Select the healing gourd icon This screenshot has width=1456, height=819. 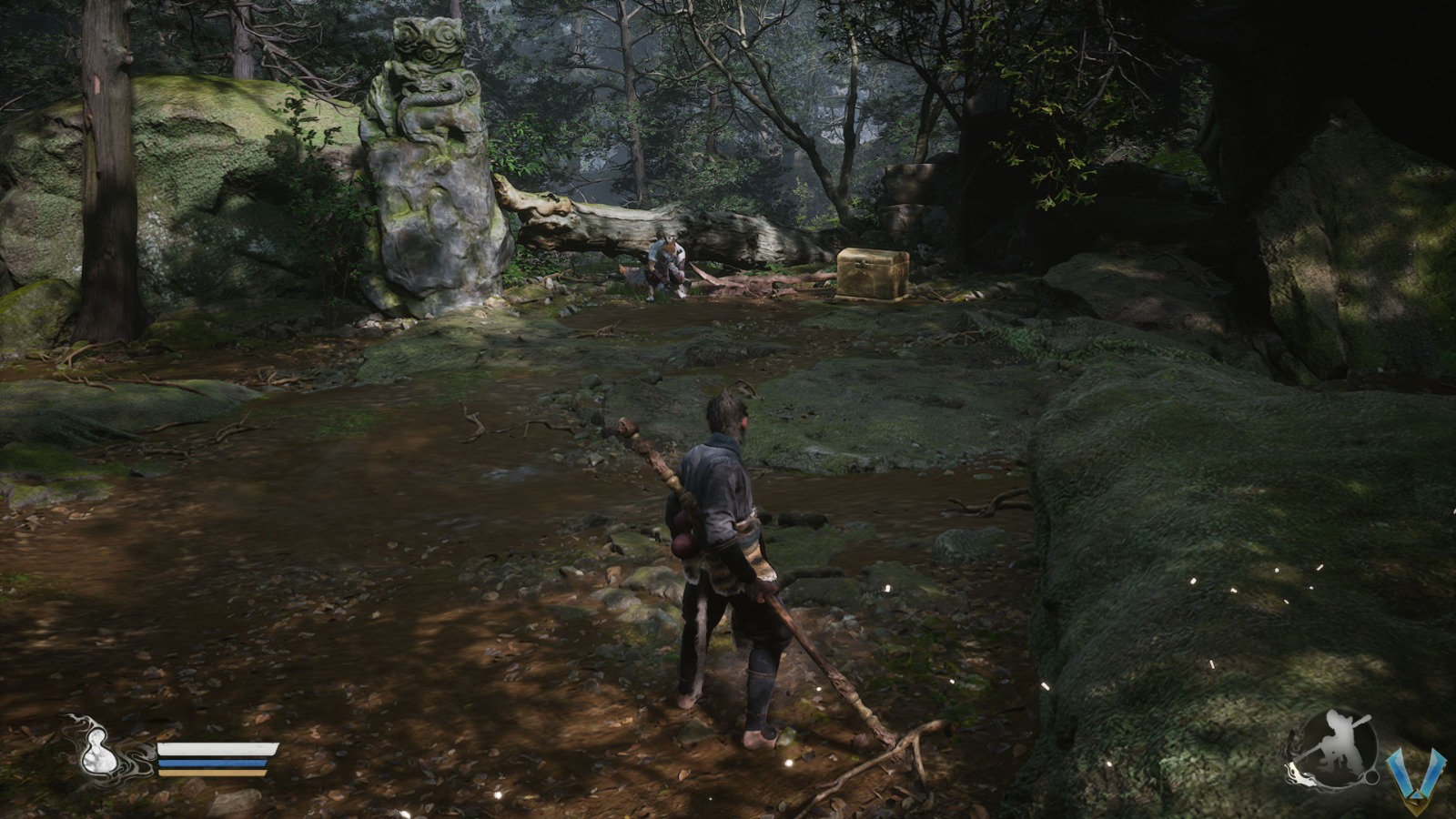tap(99, 754)
